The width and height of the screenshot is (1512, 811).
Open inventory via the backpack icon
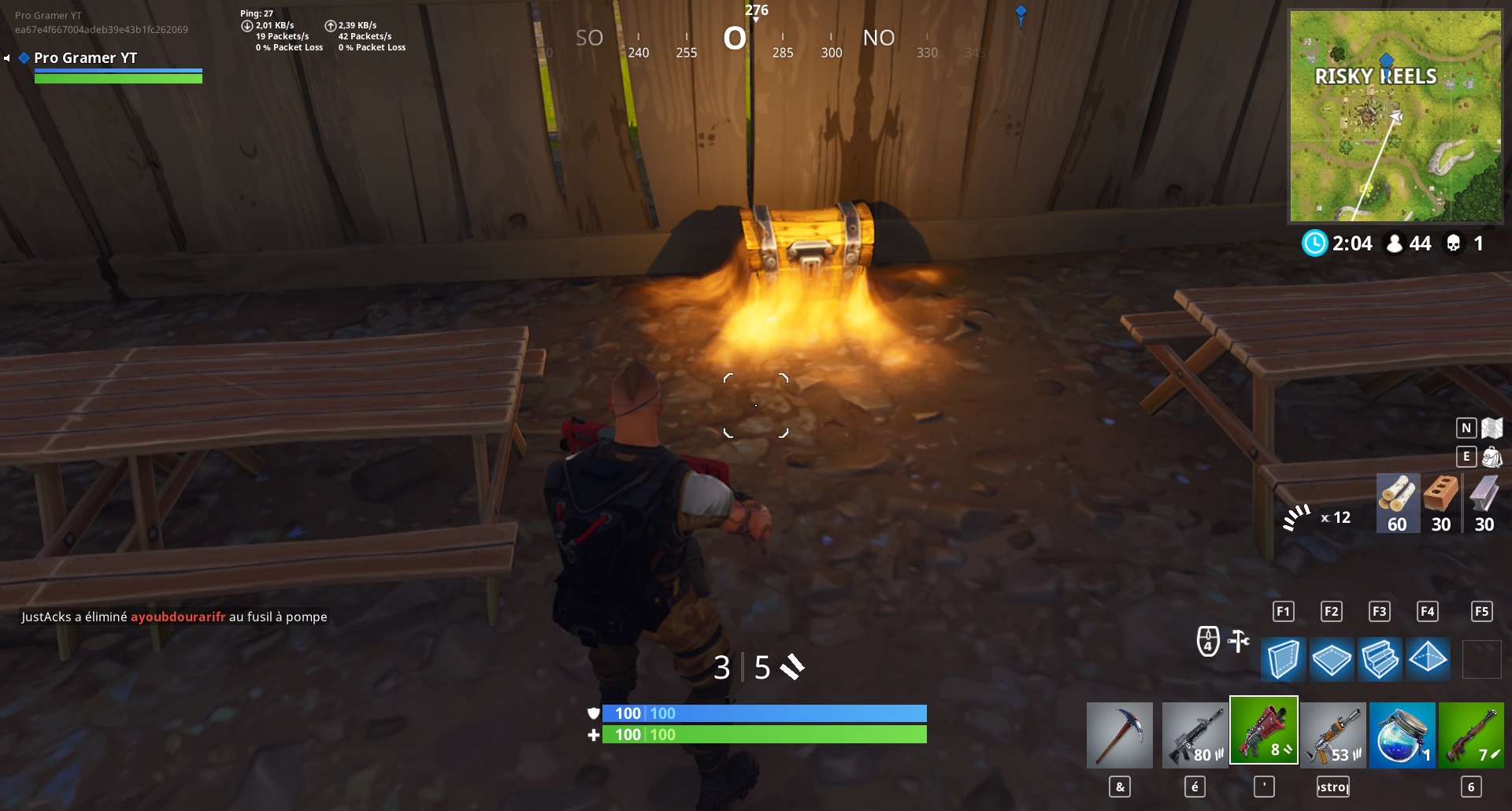point(1493,456)
